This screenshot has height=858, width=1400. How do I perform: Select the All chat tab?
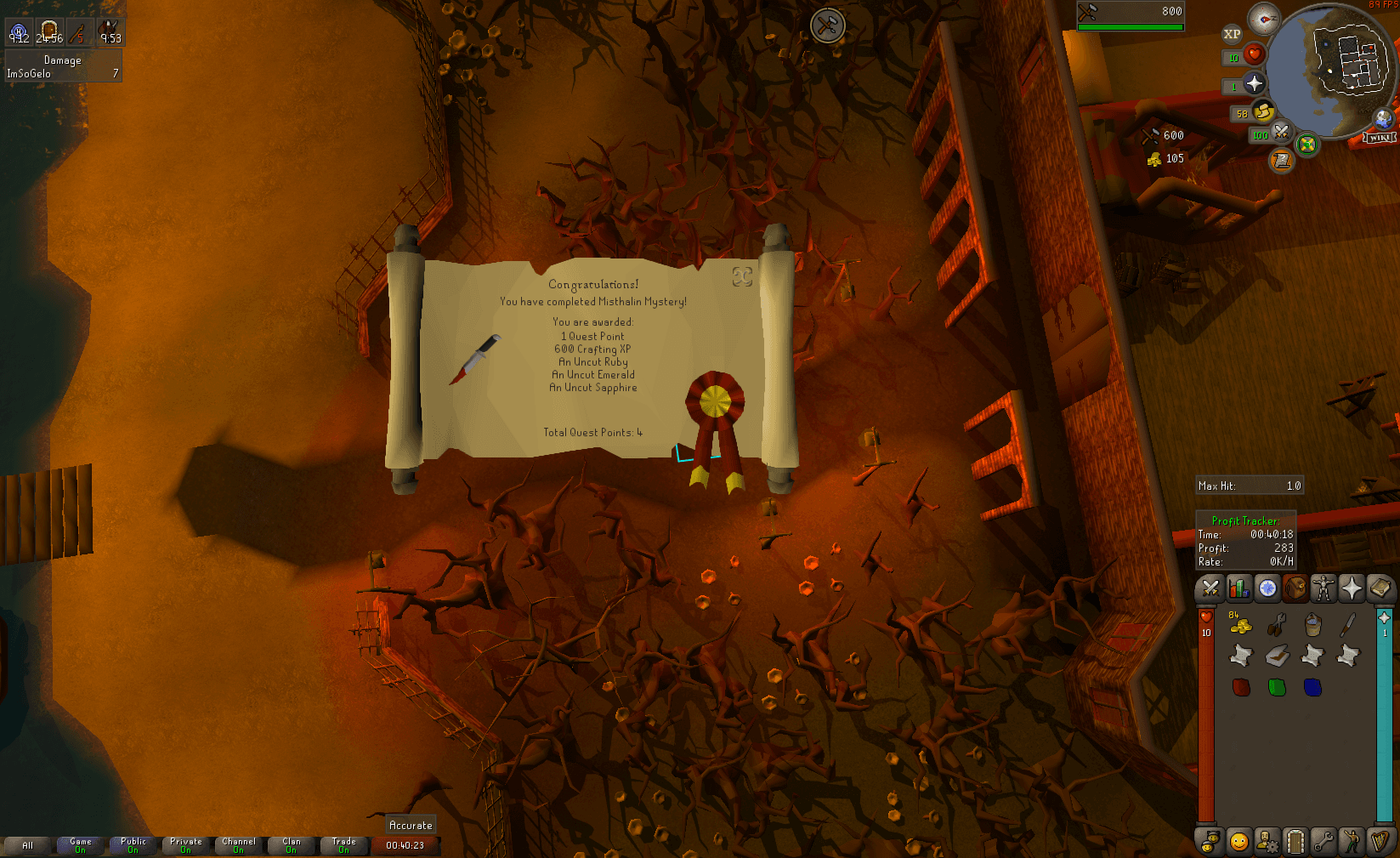click(28, 846)
